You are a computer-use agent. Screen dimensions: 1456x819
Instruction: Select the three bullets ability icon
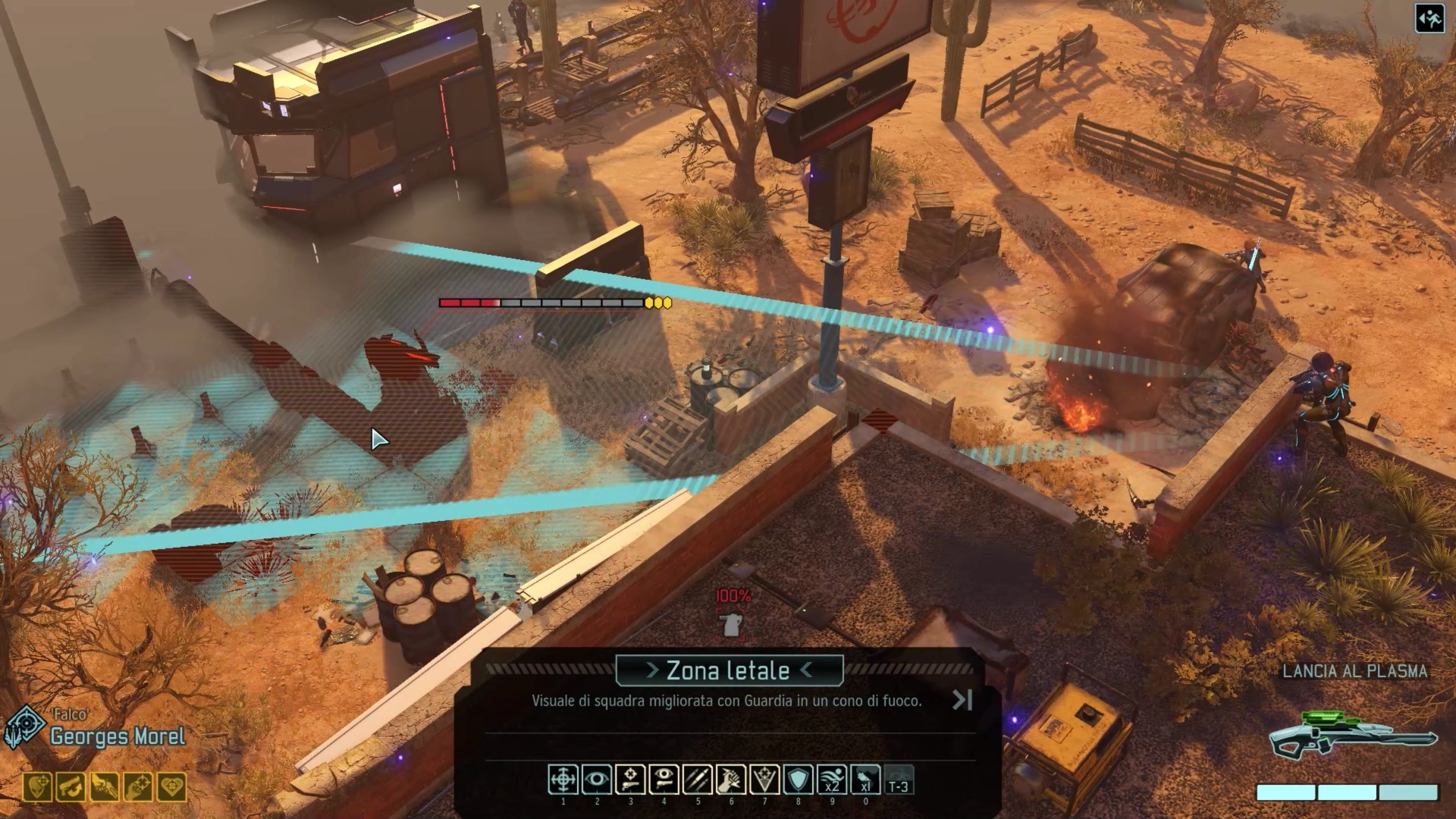point(697,780)
